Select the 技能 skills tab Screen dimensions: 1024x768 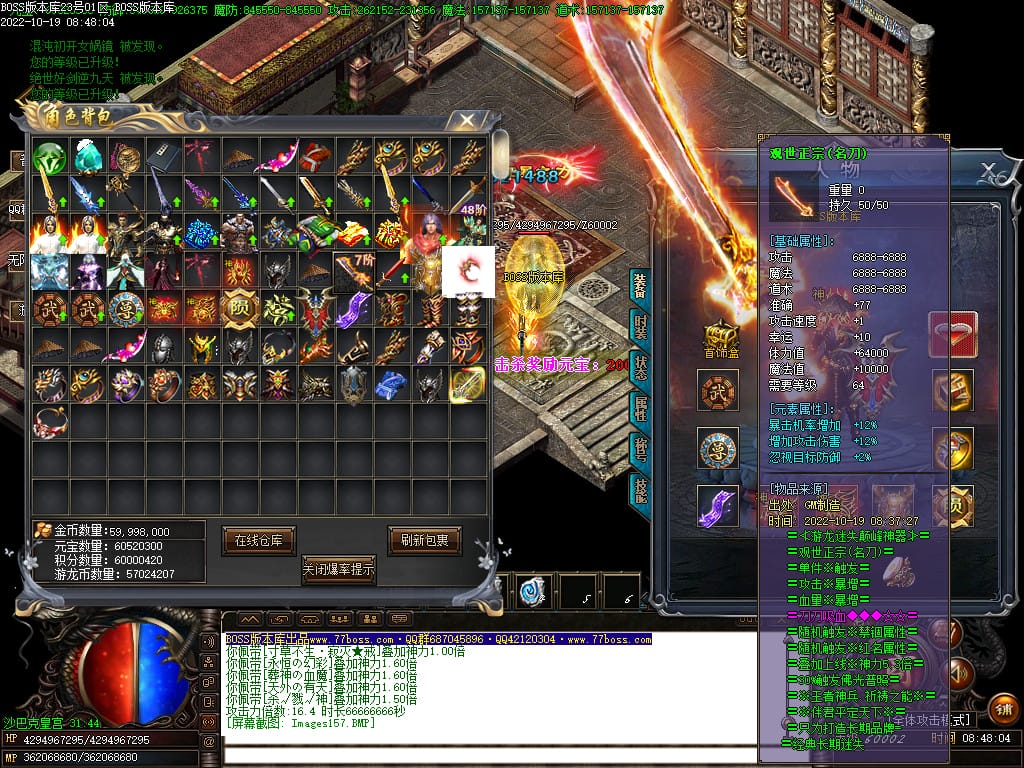pos(640,489)
